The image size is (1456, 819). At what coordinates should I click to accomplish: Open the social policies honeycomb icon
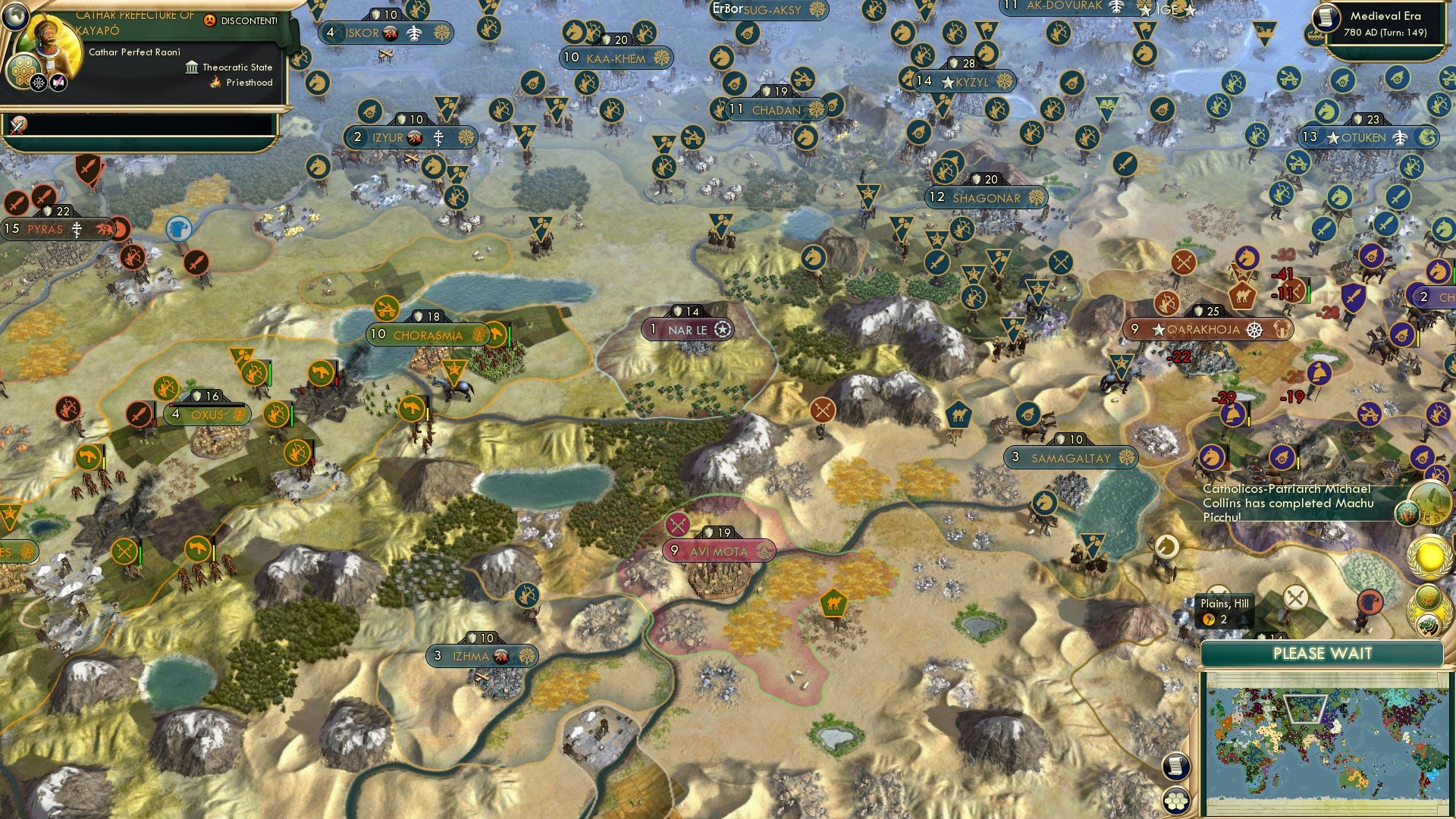tap(24, 72)
